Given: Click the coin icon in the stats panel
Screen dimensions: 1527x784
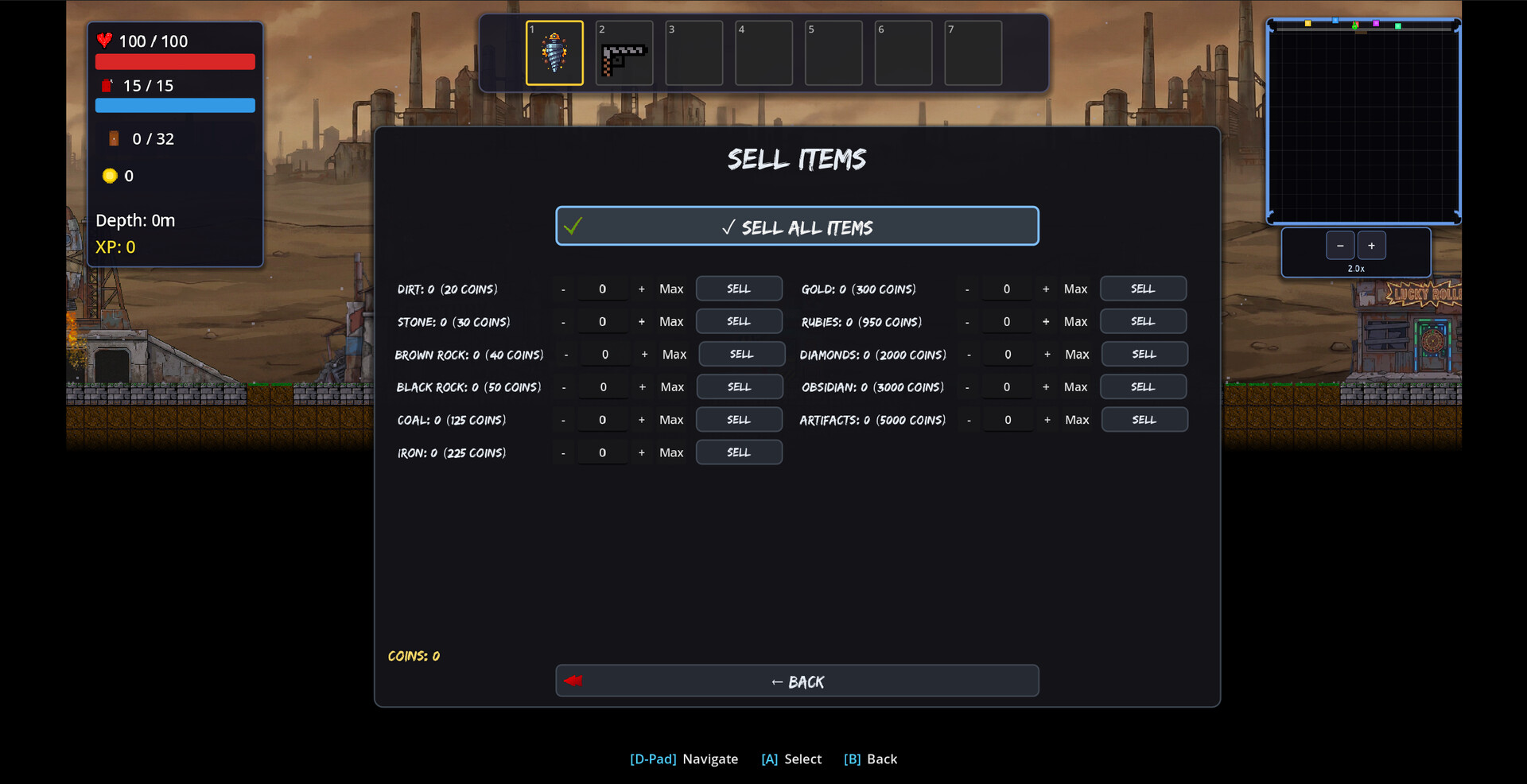Looking at the screenshot, I should click(x=110, y=176).
